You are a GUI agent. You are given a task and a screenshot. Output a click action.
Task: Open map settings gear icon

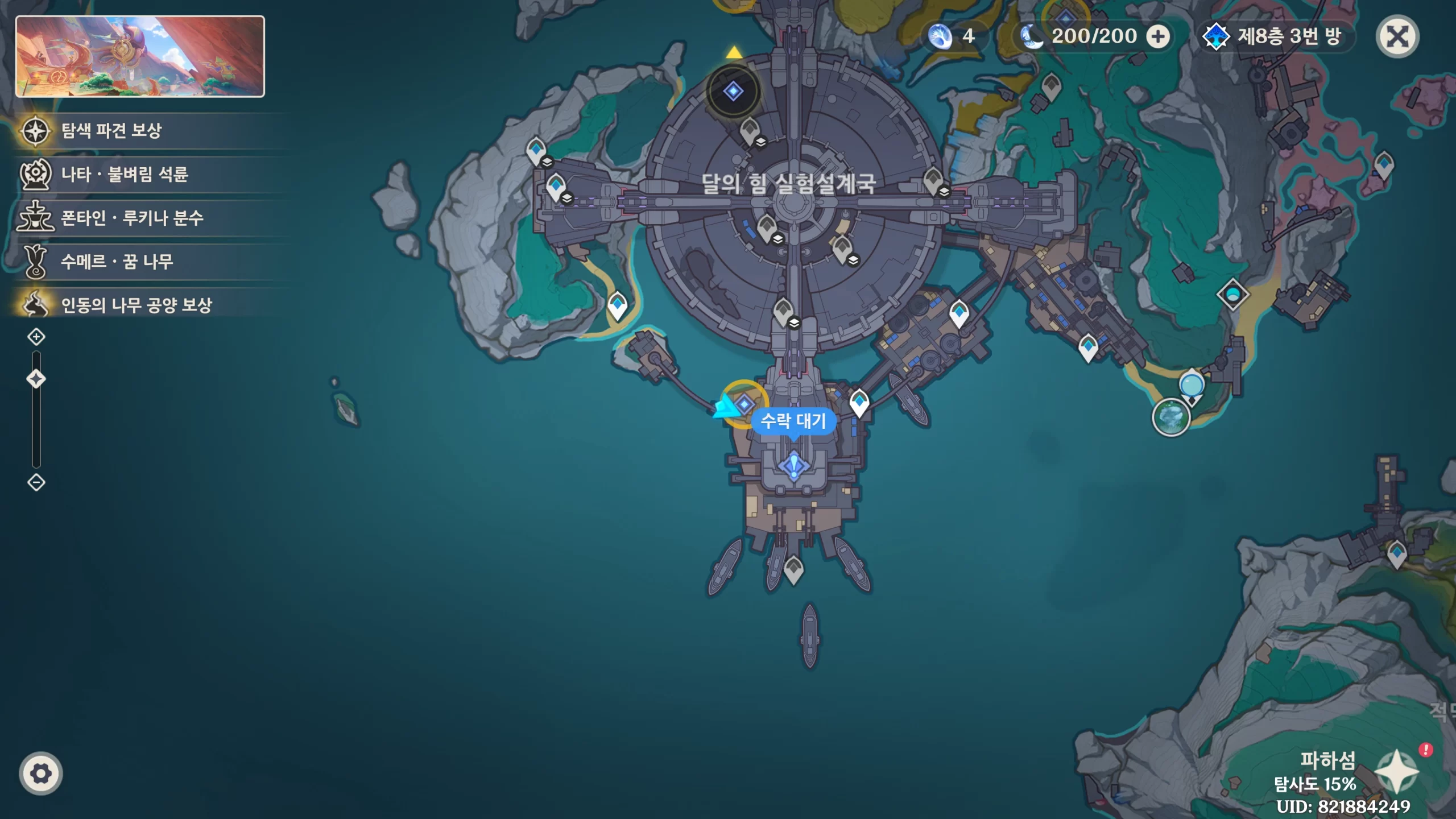41,773
